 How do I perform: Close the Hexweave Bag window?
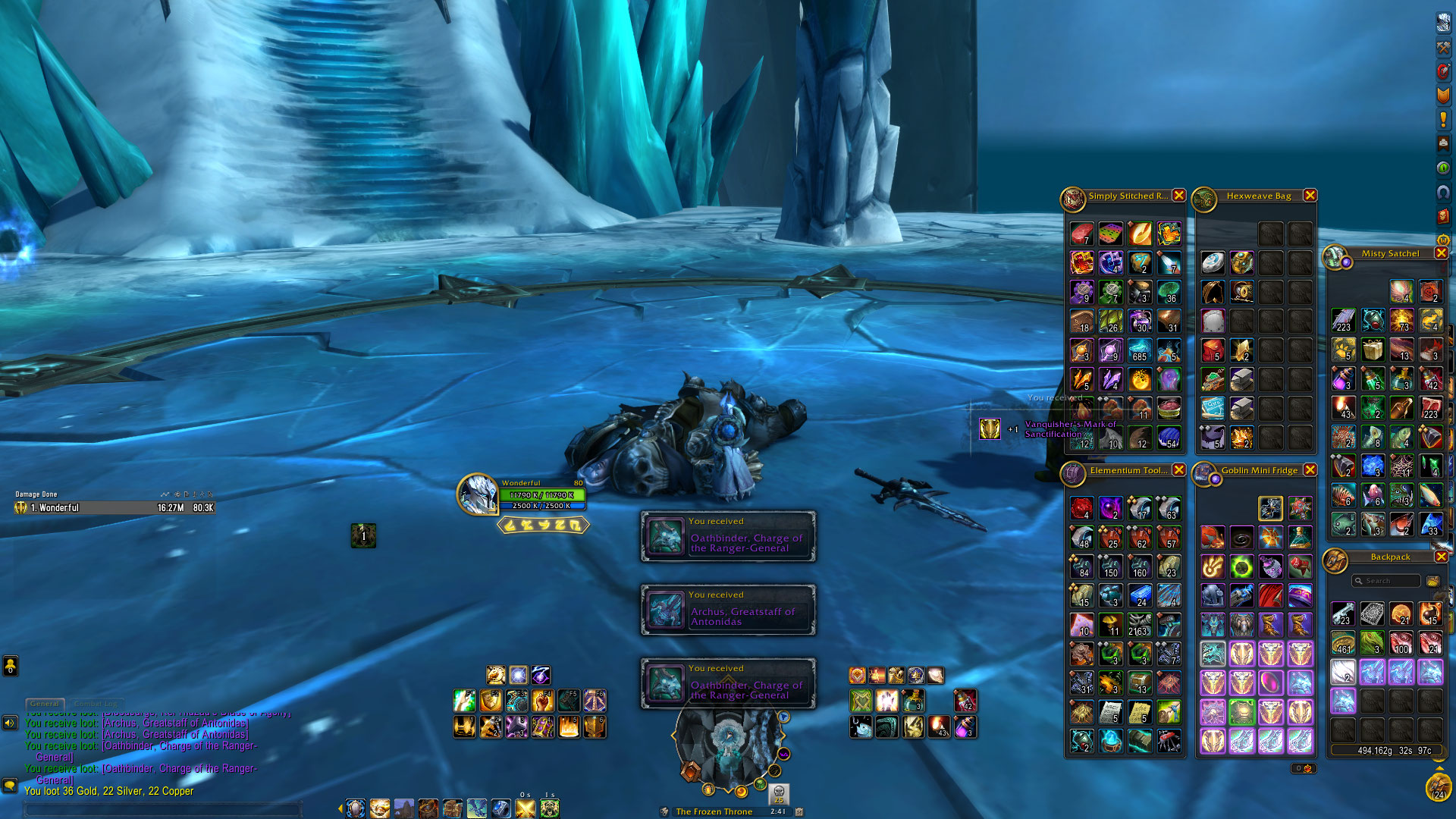[x=1310, y=196]
